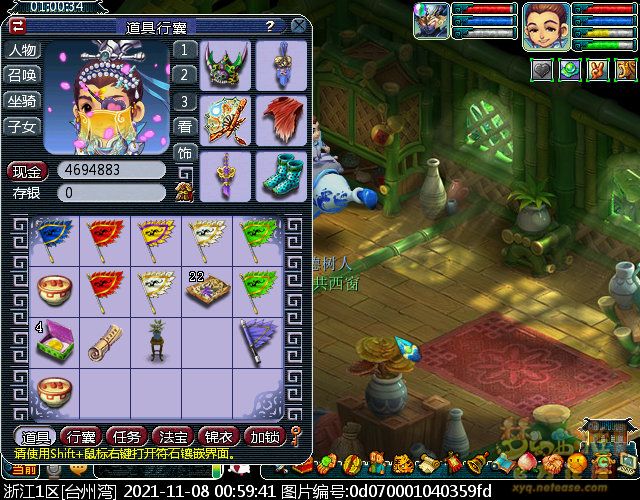Click the 现金 cash button
The height and width of the screenshot is (500, 640).
click(28, 170)
